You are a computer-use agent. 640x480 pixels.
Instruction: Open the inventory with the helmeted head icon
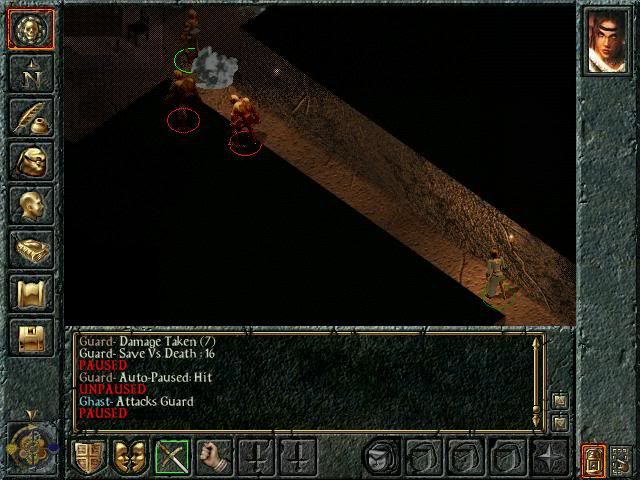coord(30,161)
